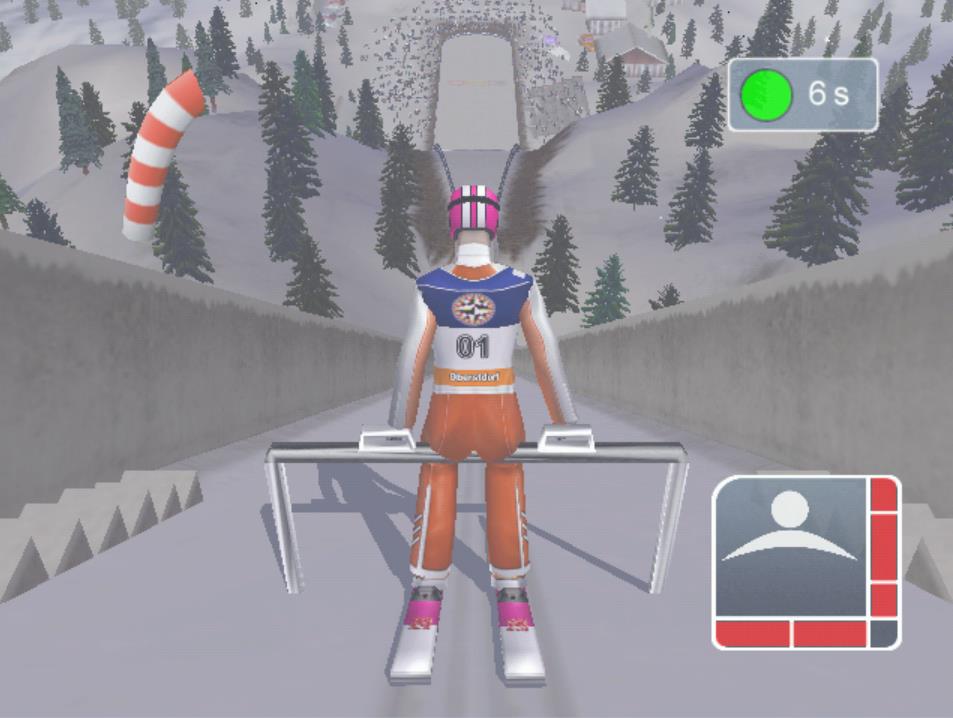Screen dimensions: 953x718
Task: Select the jumper balance indicator panel
Action: coord(805,562)
